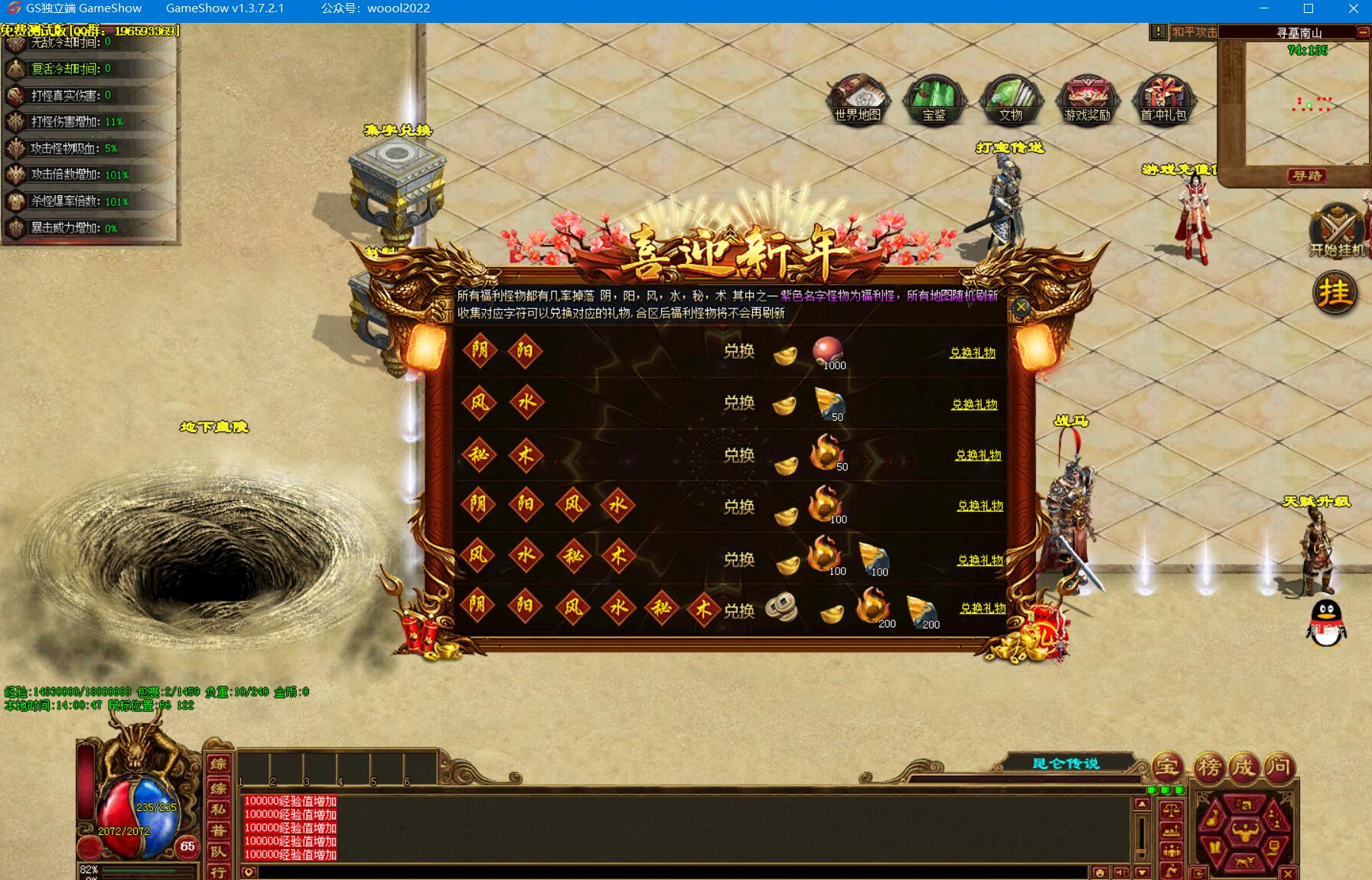Open the 榜 rankings button

pos(1208,766)
